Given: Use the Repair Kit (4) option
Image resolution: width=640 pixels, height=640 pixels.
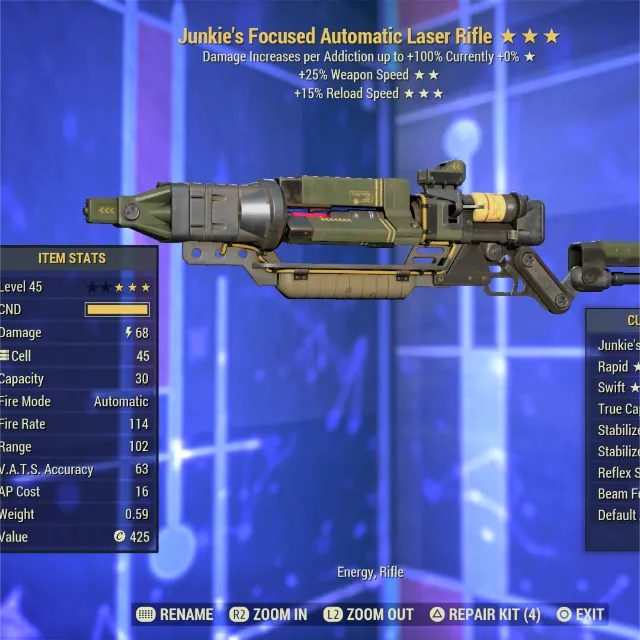Looking at the screenshot, I should point(485,614).
